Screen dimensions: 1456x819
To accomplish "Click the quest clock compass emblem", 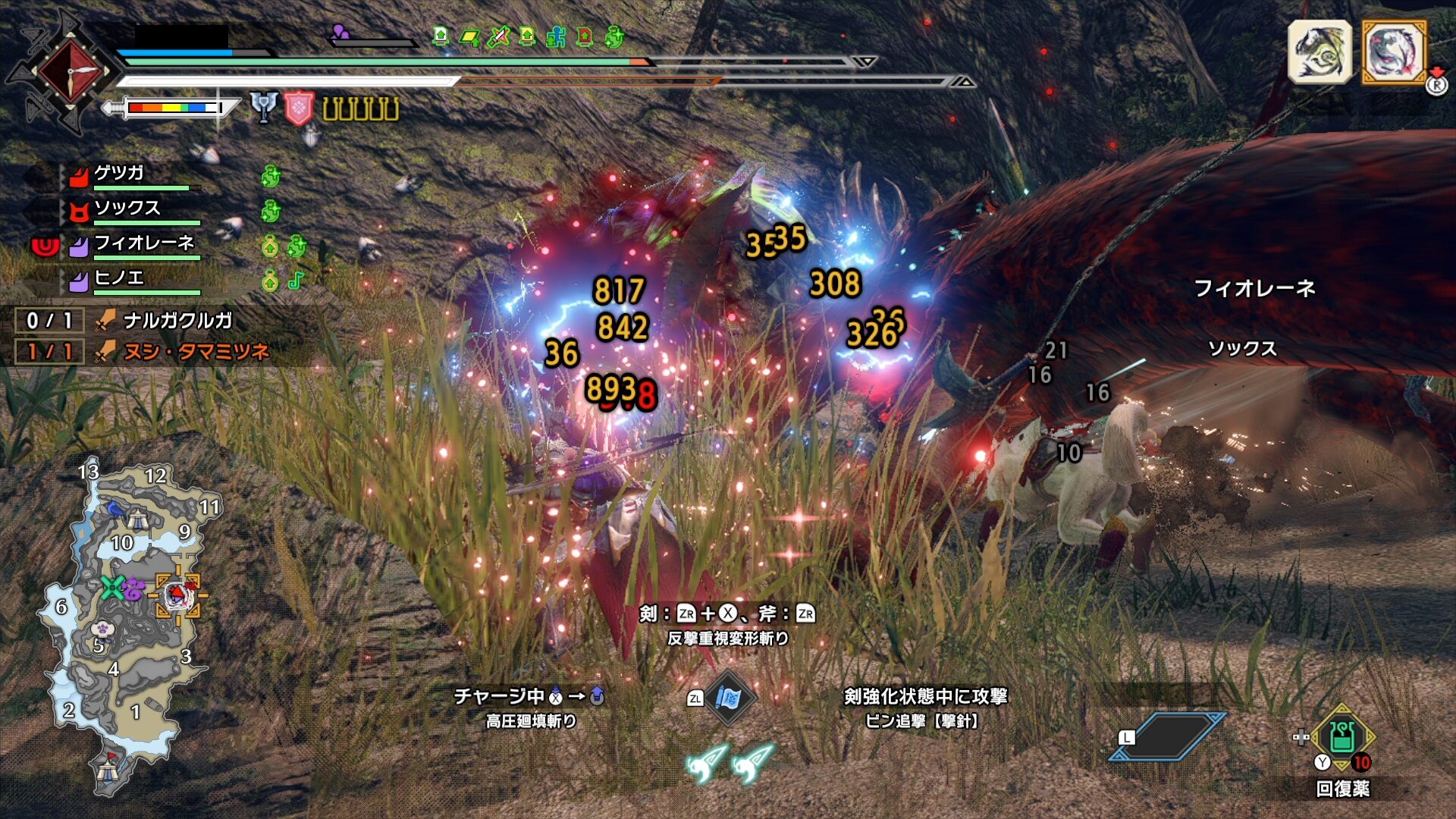I will pyautogui.click(x=68, y=71).
